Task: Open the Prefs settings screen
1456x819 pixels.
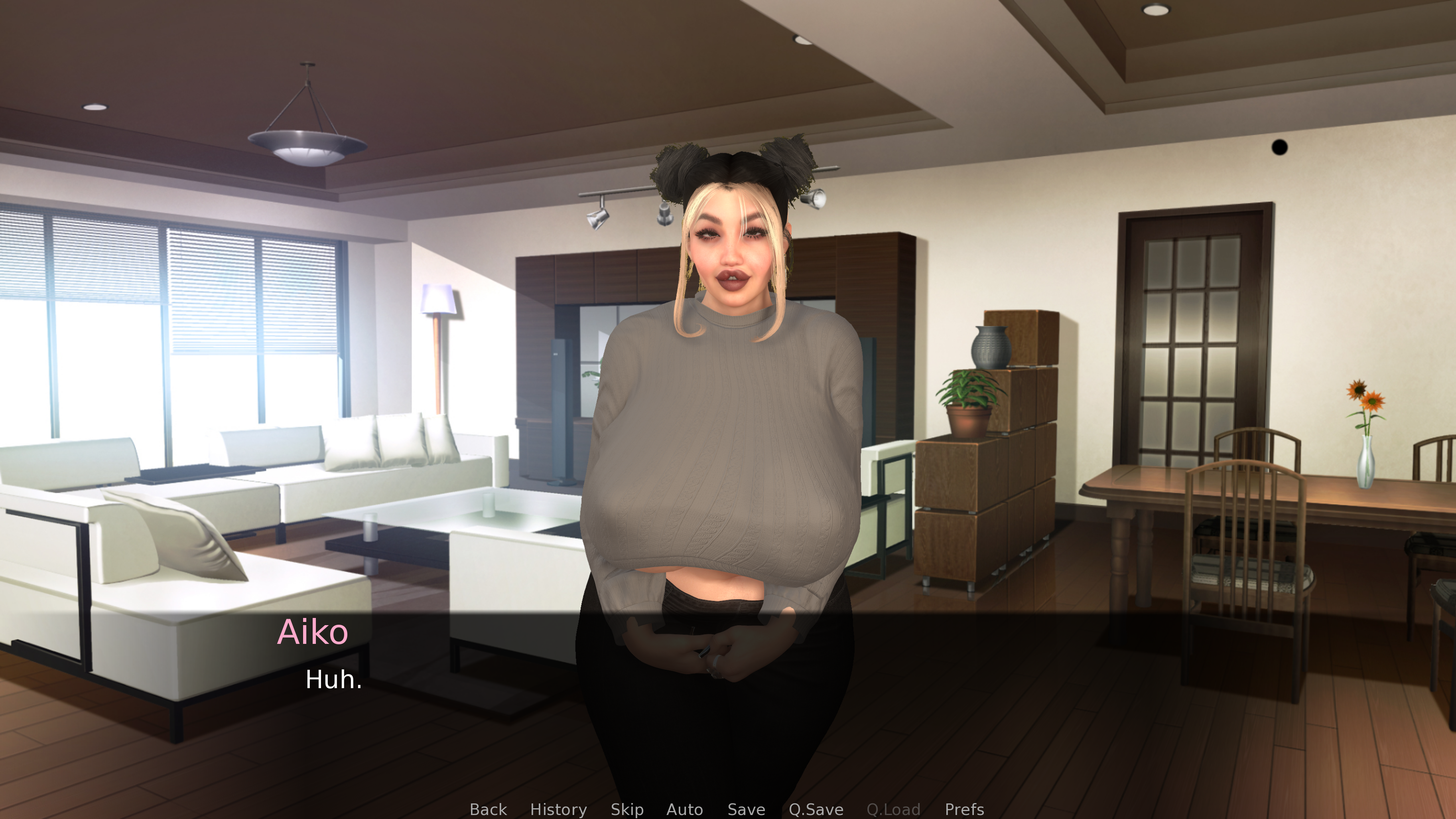Action: tap(964, 809)
